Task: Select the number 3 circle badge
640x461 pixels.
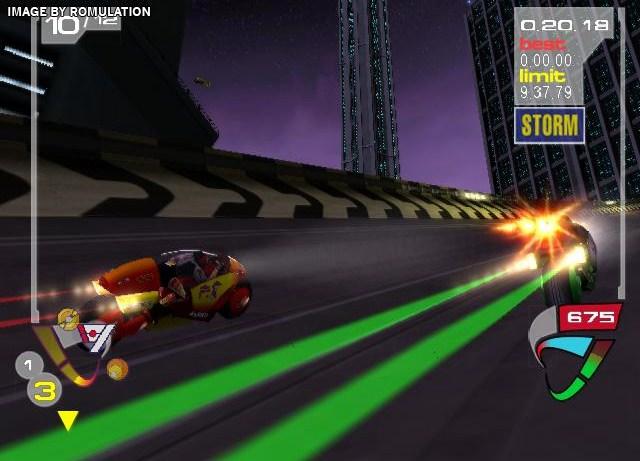Action: 44,390
